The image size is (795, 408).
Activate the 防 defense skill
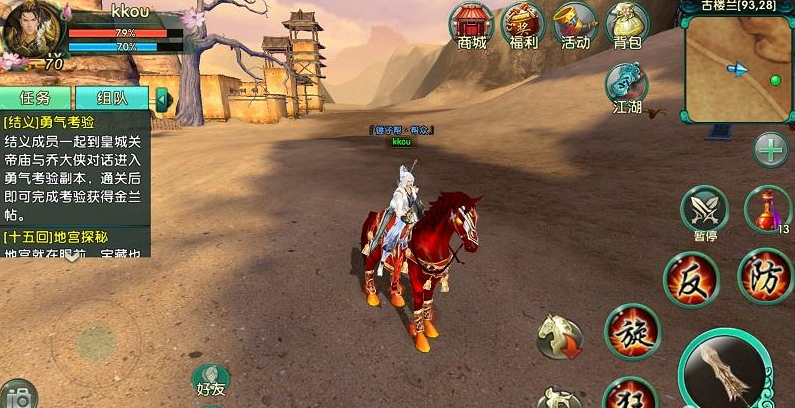[765, 275]
